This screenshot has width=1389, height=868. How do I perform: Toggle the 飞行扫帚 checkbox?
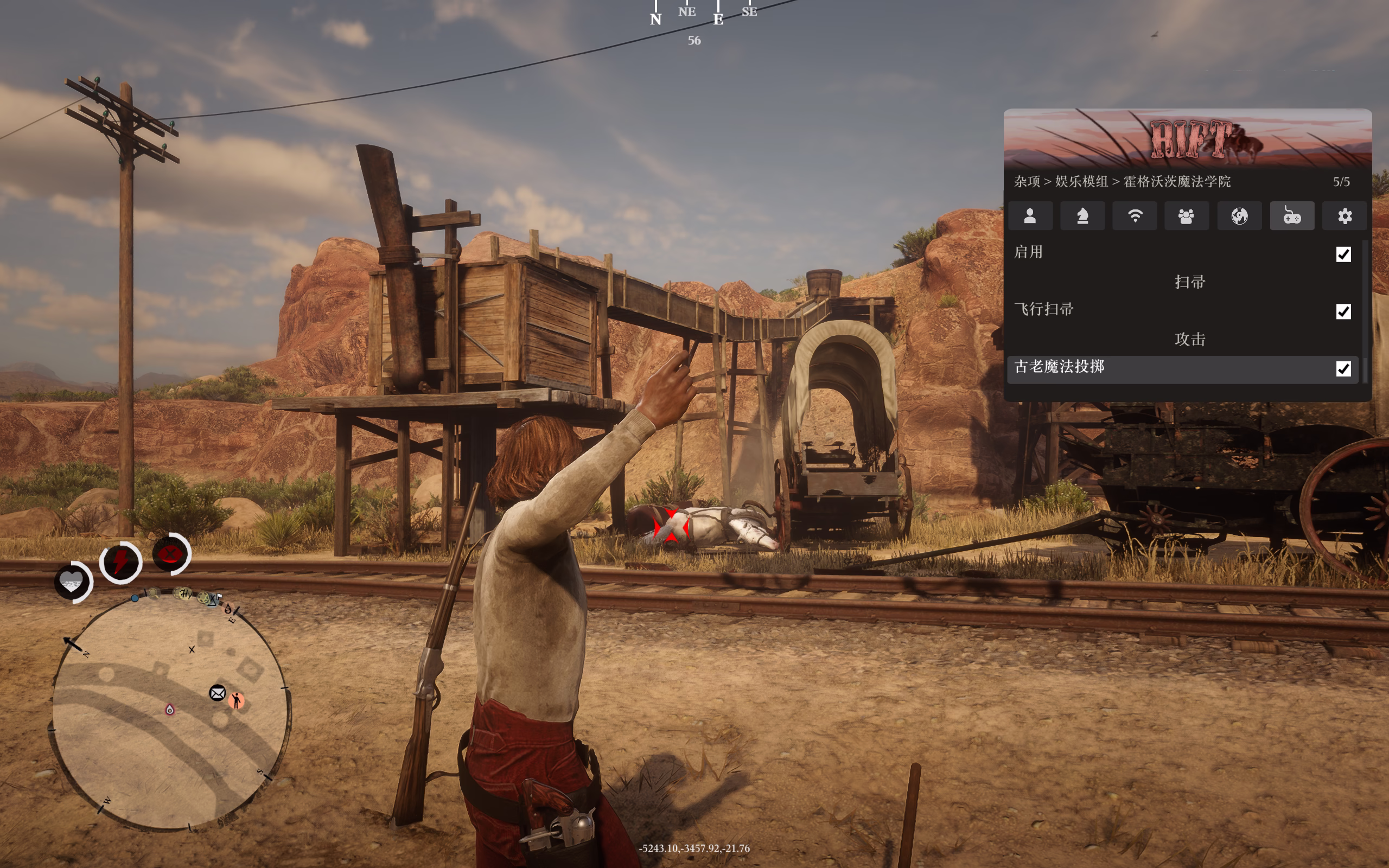click(1343, 312)
